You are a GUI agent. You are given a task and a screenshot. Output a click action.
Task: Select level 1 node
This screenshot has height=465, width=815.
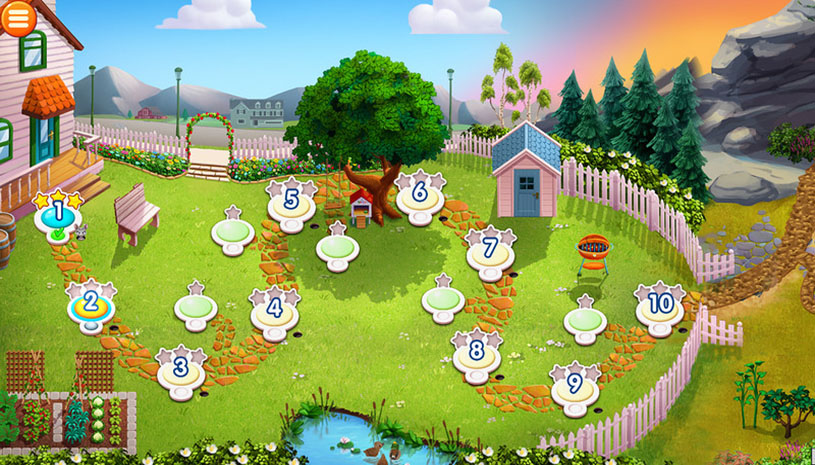click(57, 213)
